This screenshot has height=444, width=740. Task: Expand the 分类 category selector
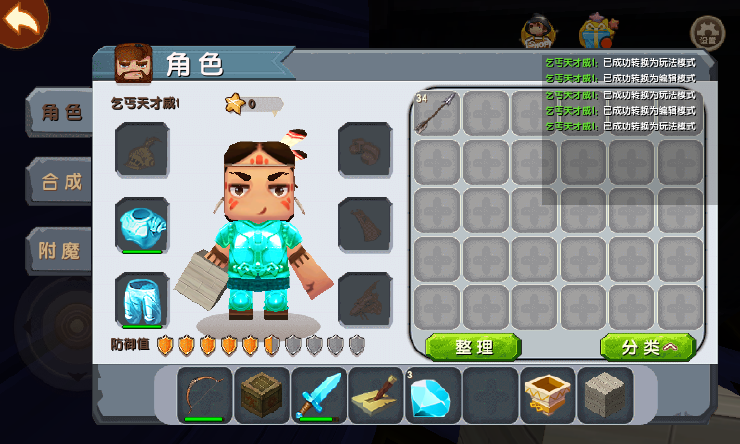click(647, 347)
